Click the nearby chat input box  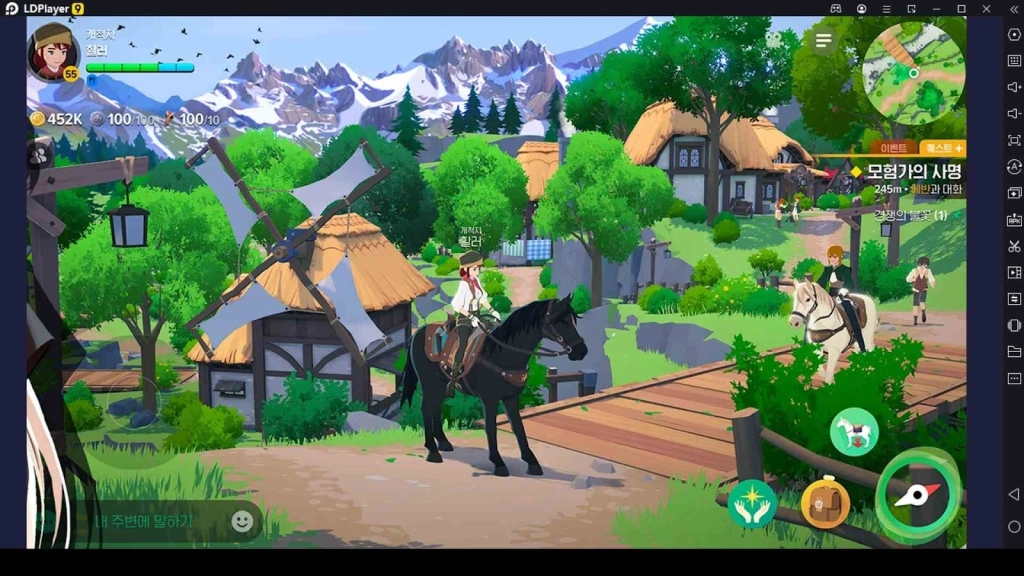[150, 521]
